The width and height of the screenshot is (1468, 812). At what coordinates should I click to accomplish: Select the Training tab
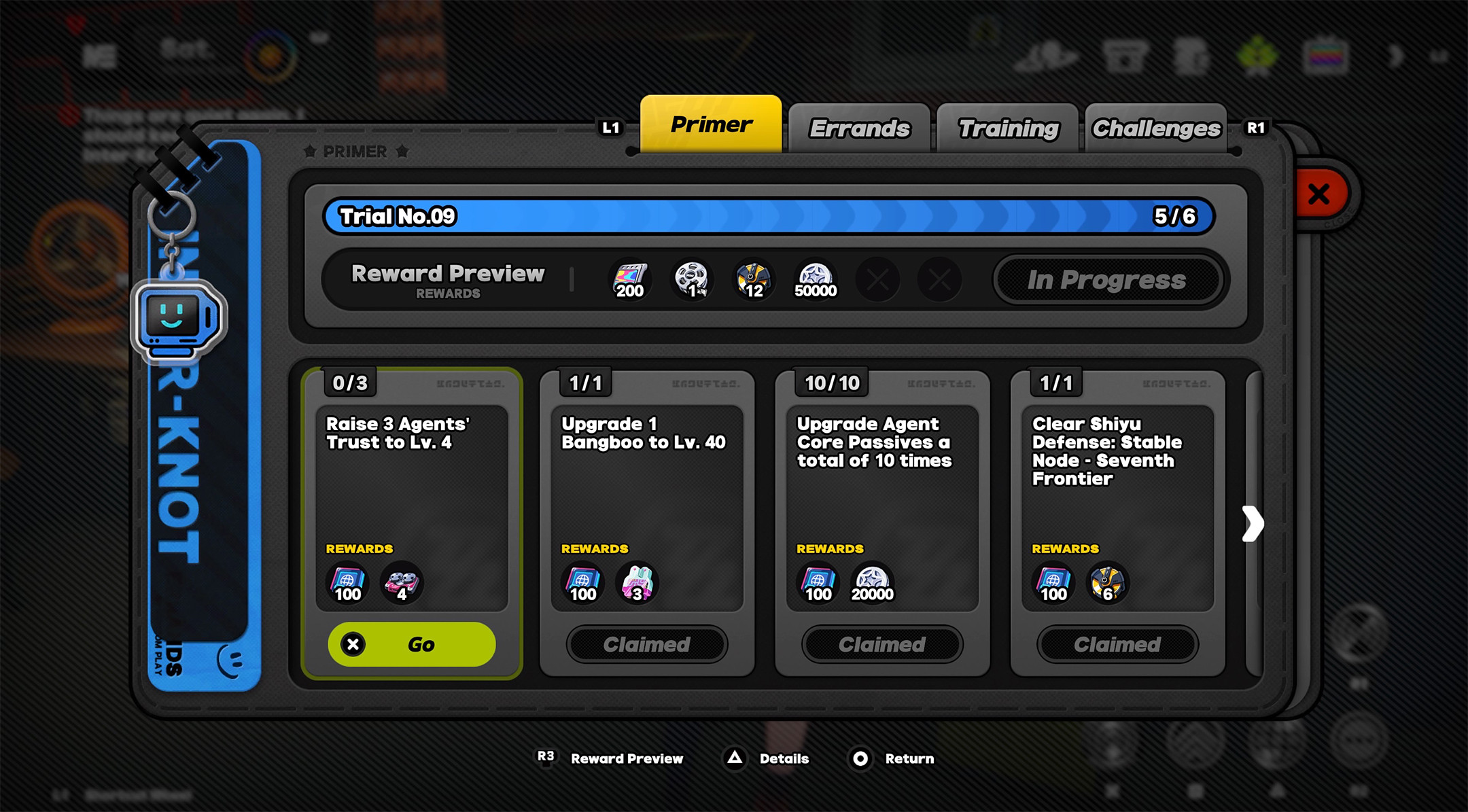(1008, 128)
